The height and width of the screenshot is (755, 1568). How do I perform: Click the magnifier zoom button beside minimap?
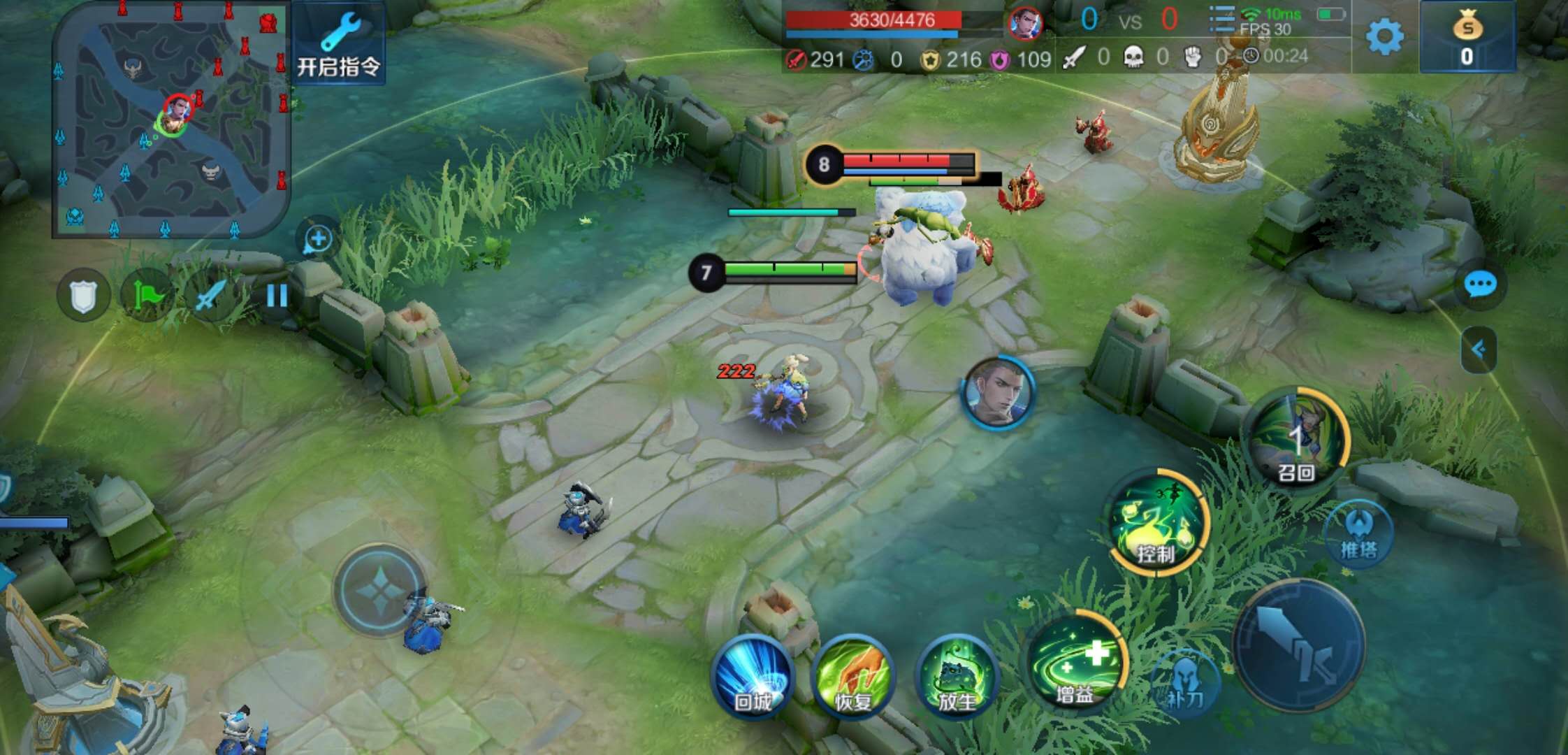tap(318, 239)
